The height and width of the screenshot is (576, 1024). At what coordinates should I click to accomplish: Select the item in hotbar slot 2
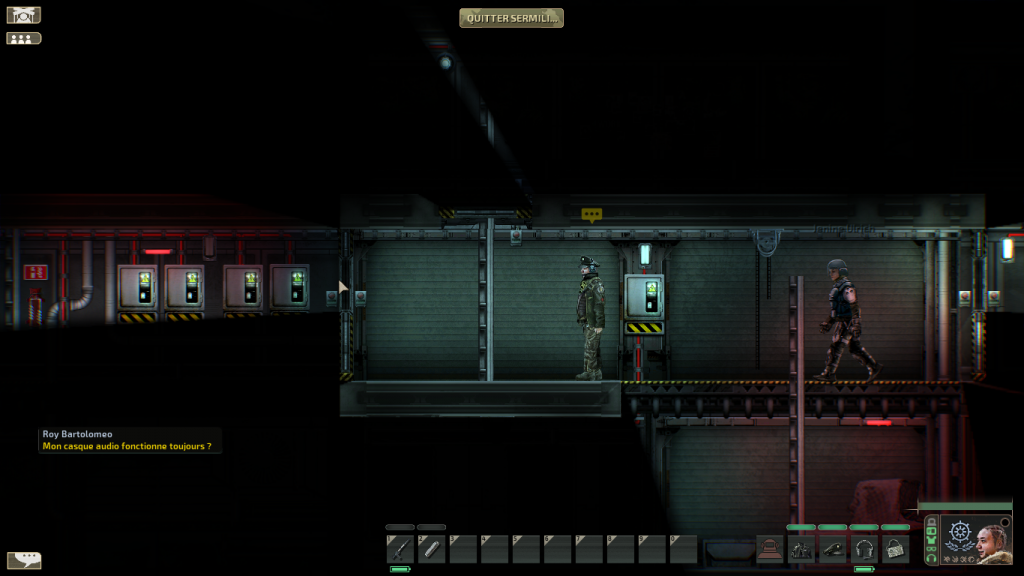coord(432,548)
